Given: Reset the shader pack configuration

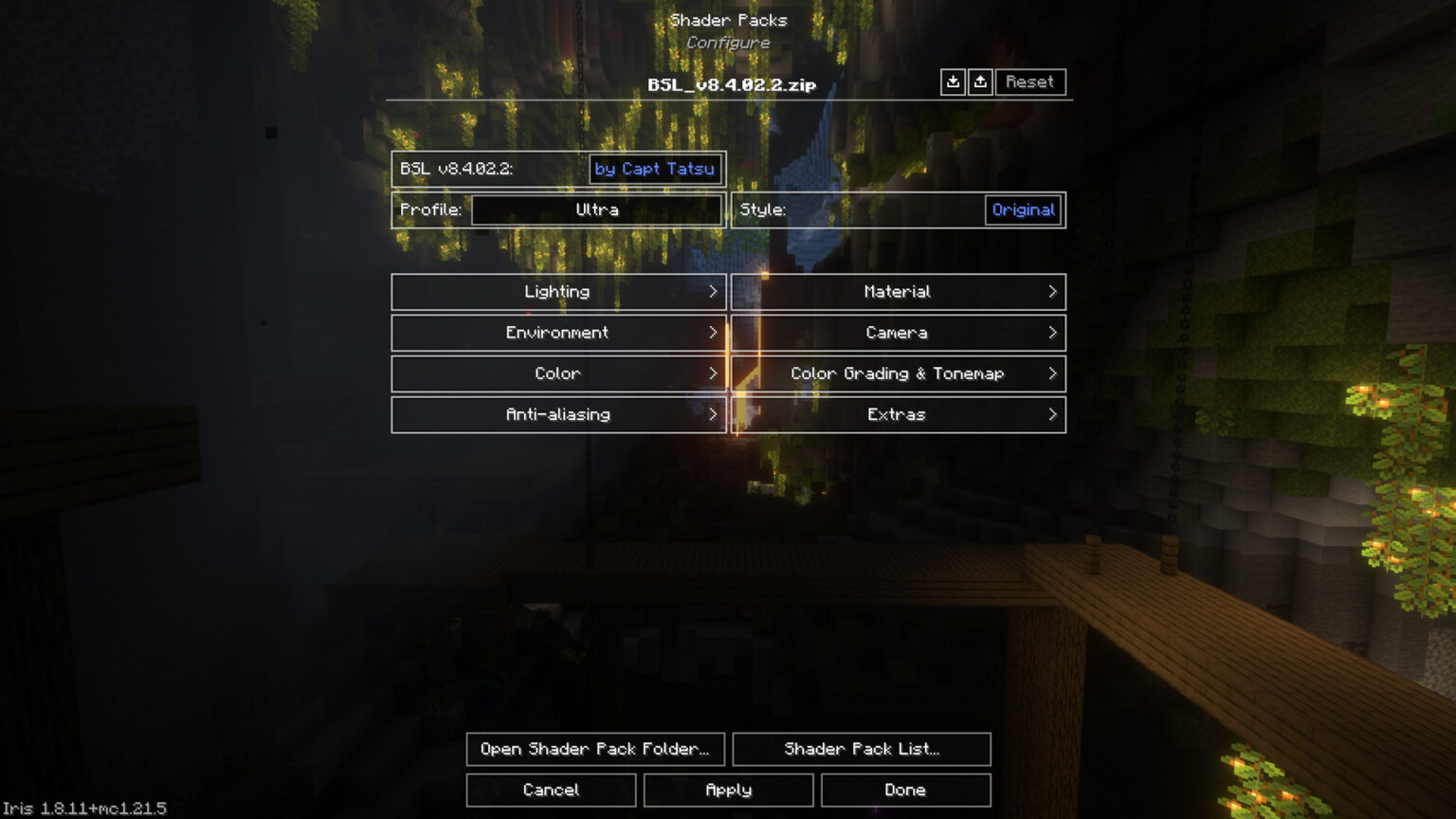Looking at the screenshot, I should click(1030, 82).
